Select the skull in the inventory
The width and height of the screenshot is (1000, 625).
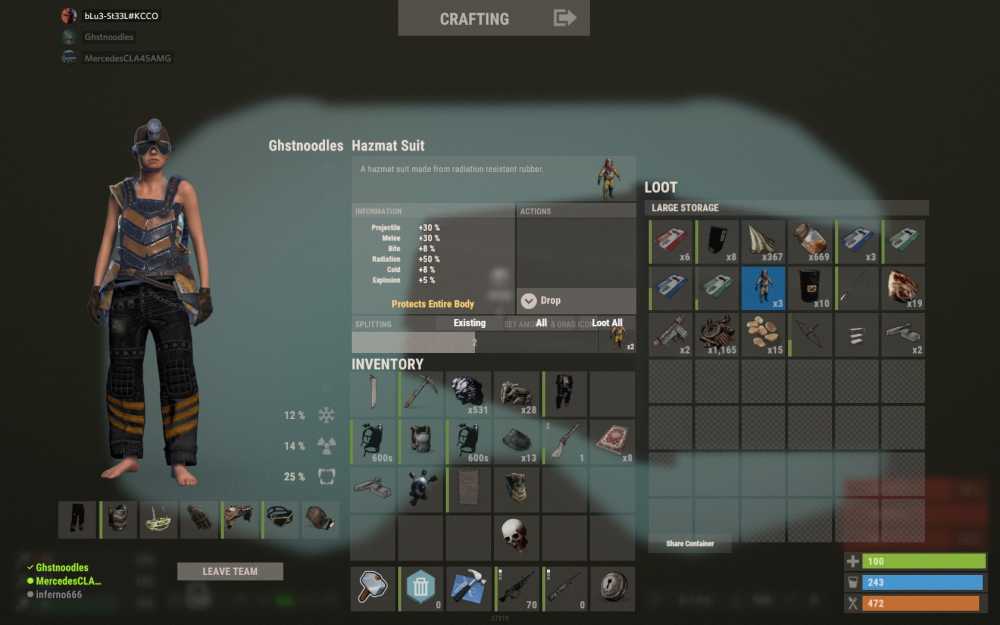[515, 536]
